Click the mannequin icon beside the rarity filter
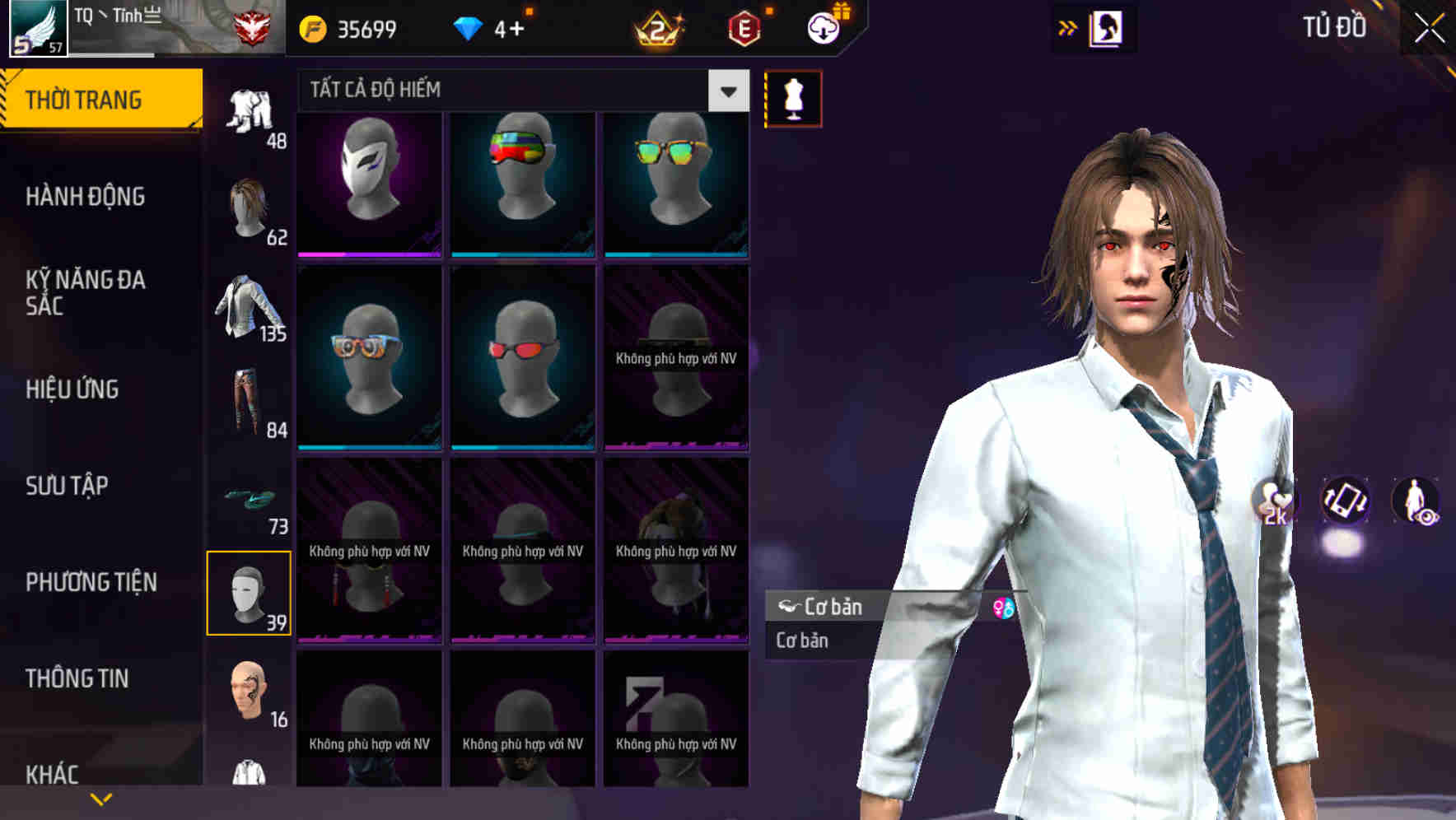The width and height of the screenshot is (1456, 820). (x=792, y=97)
